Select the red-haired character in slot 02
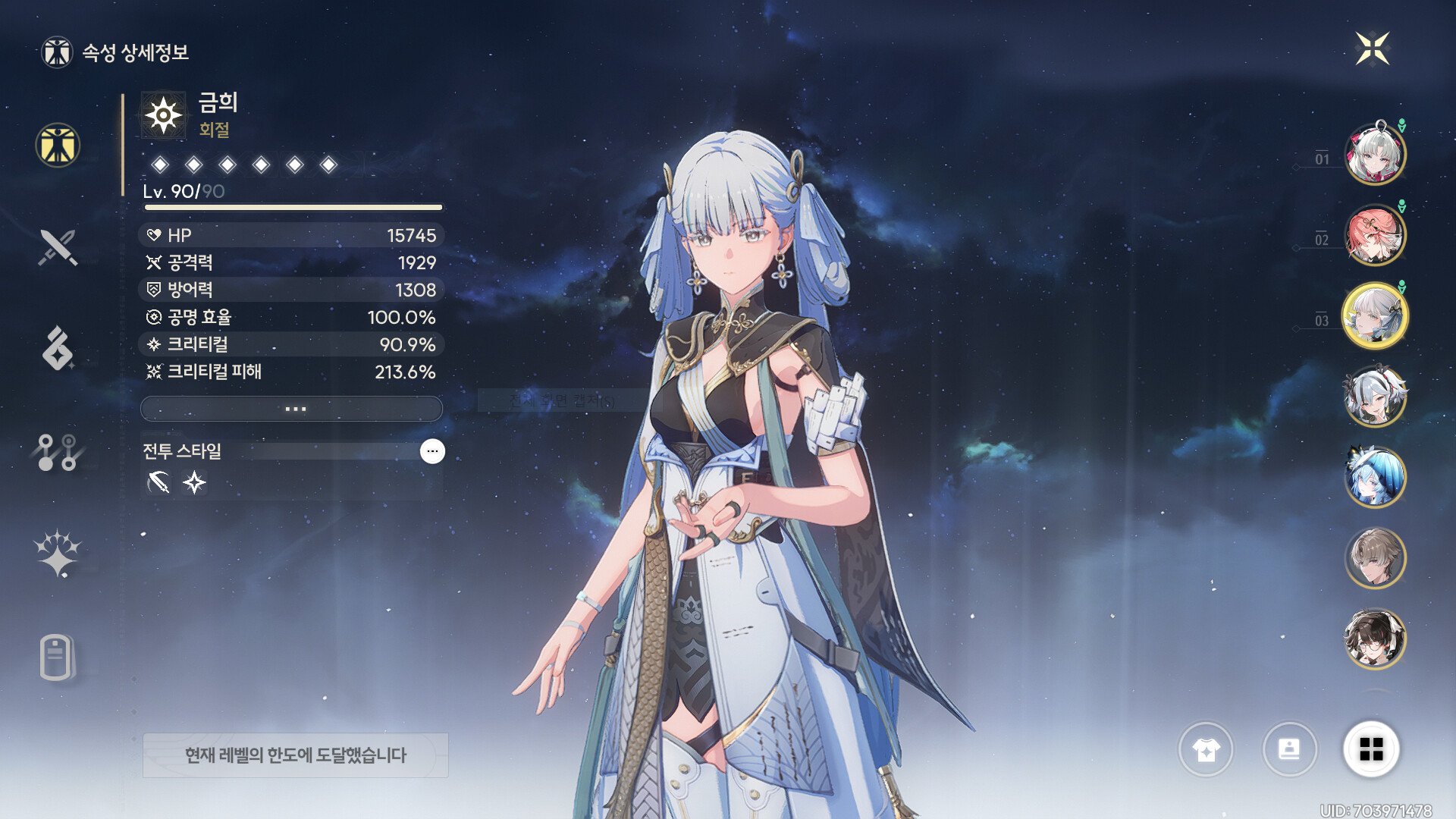Screen dimensions: 1456x819 1374,235
